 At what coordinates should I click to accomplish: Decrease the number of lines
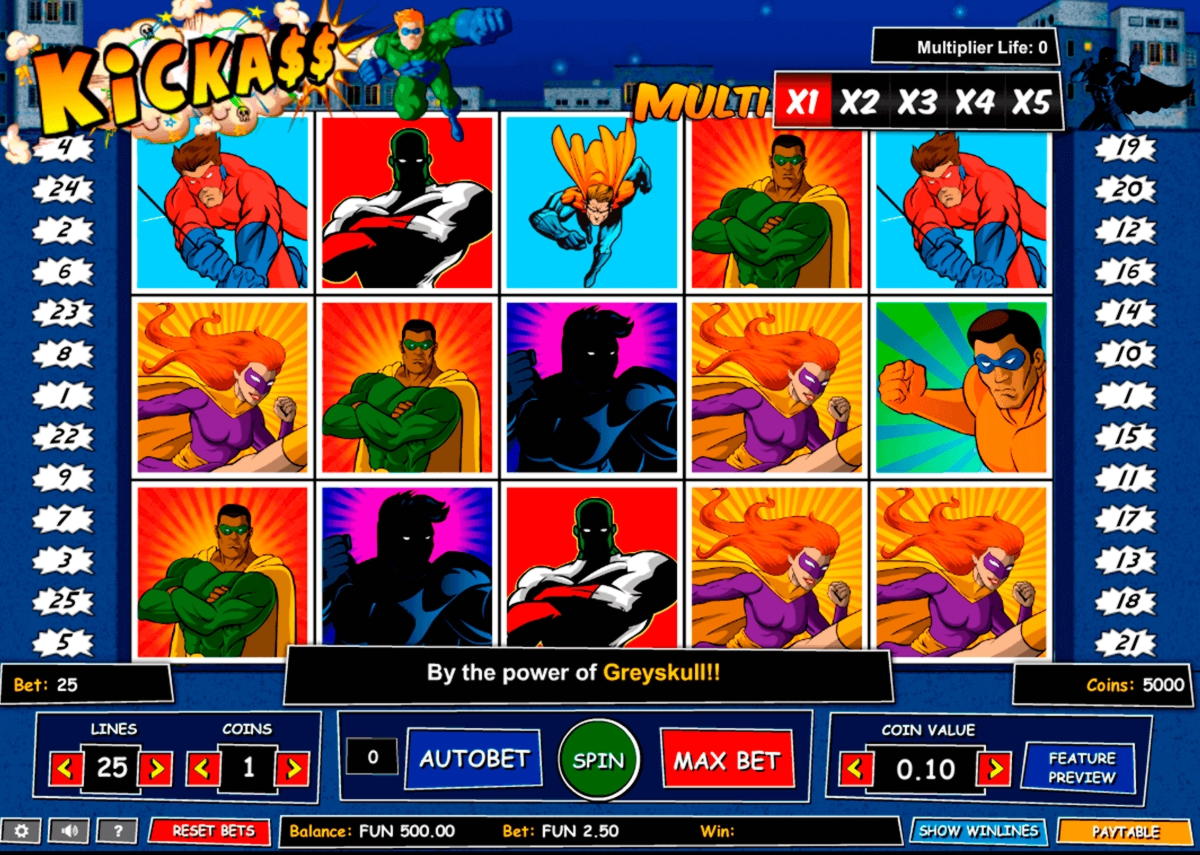tap(68, 768)
